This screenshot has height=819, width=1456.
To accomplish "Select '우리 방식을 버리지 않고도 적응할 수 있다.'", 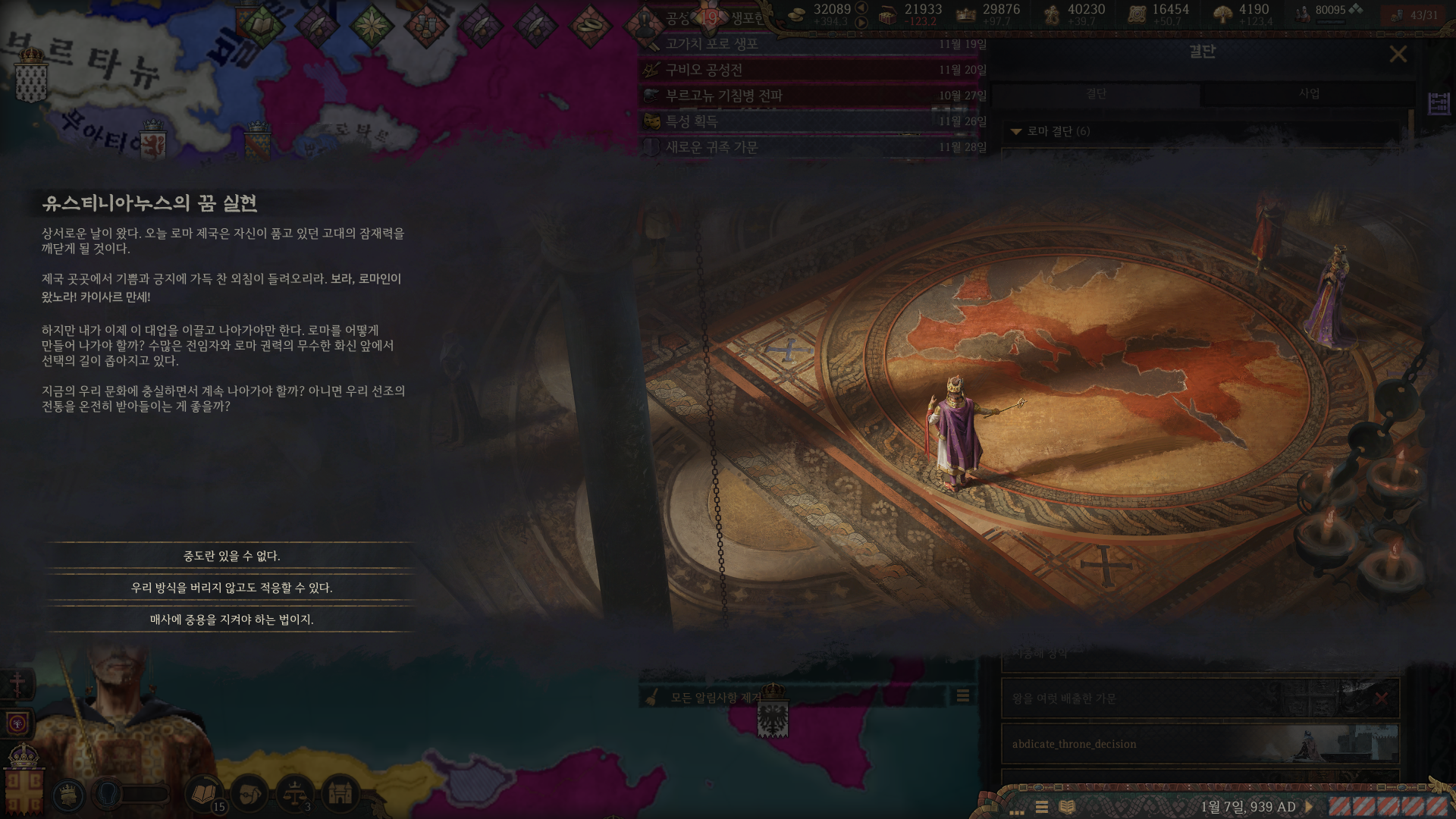I will [x=231, y=588].
